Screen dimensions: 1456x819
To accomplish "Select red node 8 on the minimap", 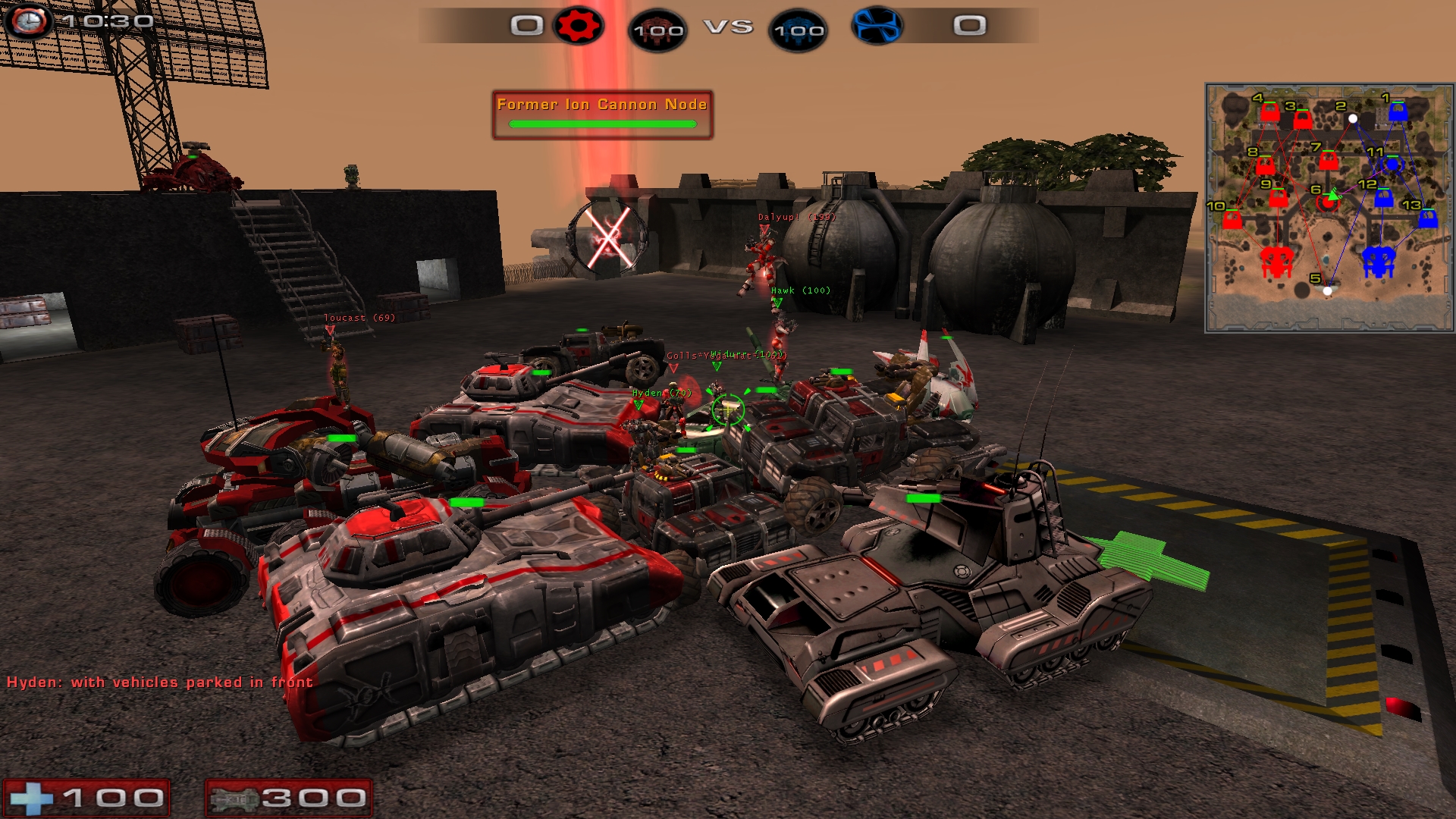I will point(1265,165).
